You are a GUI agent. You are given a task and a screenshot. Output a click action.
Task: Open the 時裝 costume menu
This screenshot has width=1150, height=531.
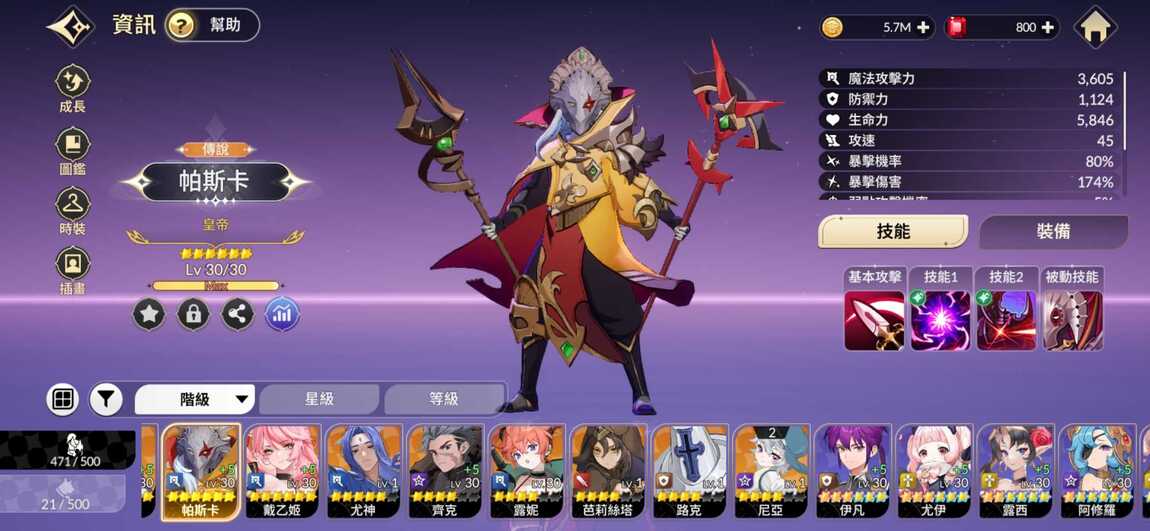point(72,211)
